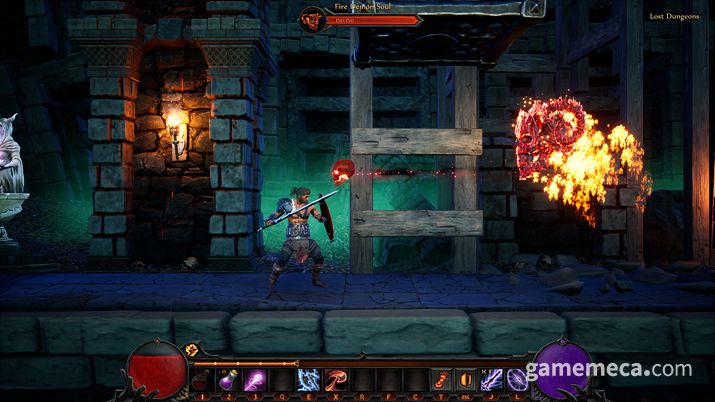Image resolution: width=715 pixels, height=402 pixels.
Task: Use the purple mana potion slot
Action: (x=228, y=380)
